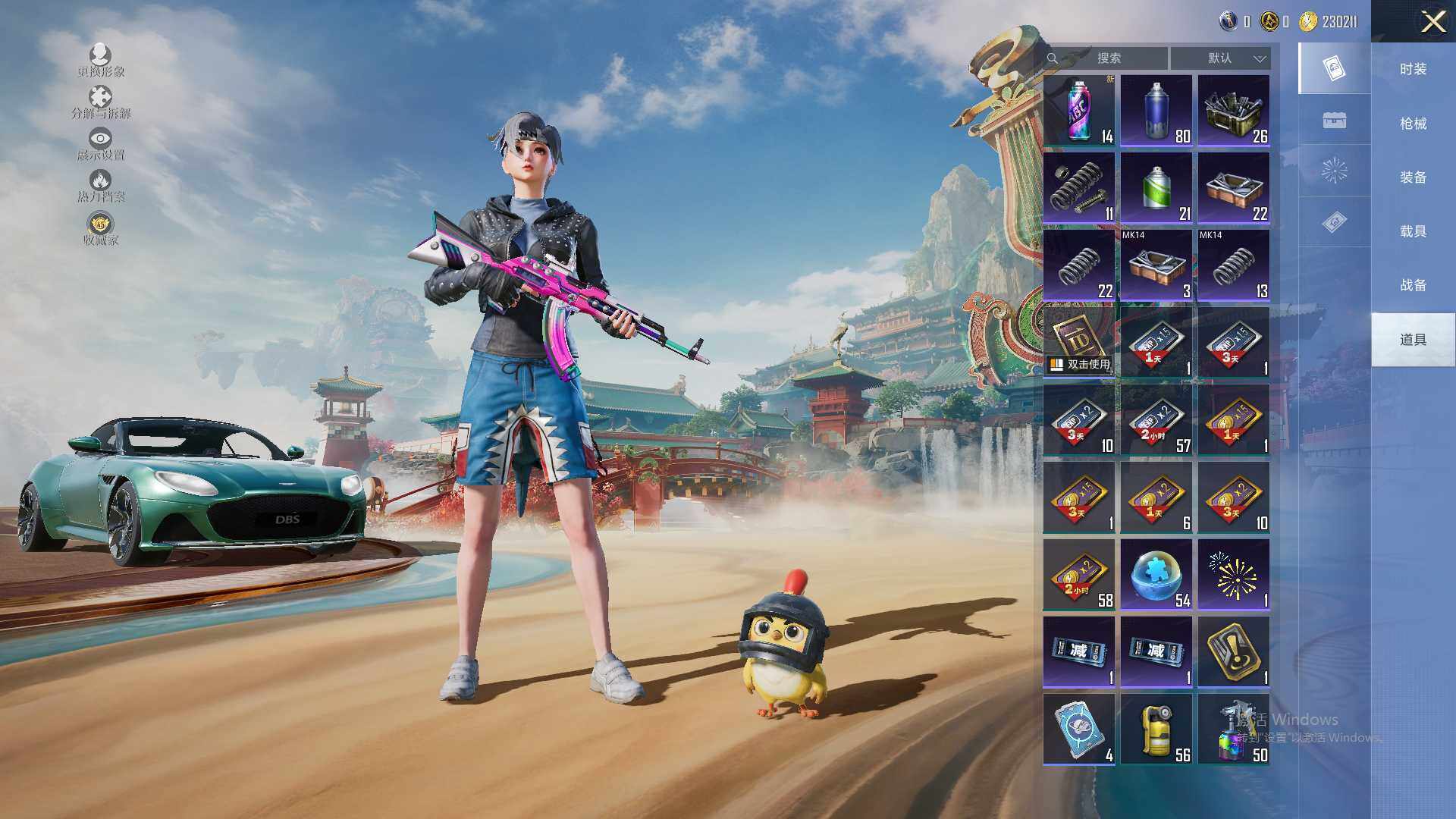Click the 搜索 search field
Screen dimensions: 1456x819
1108,58
